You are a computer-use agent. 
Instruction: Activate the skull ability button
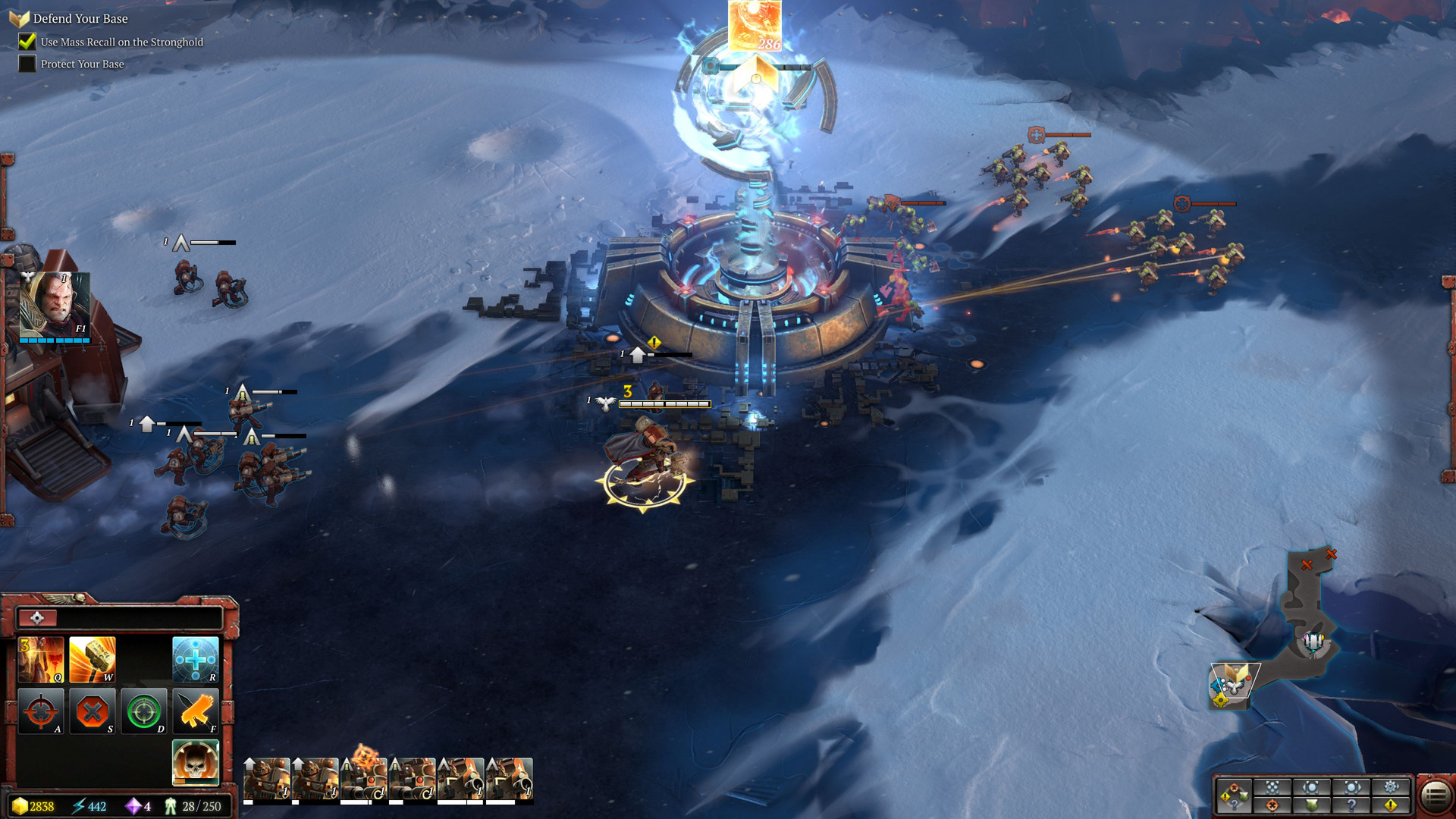point(195,762)
